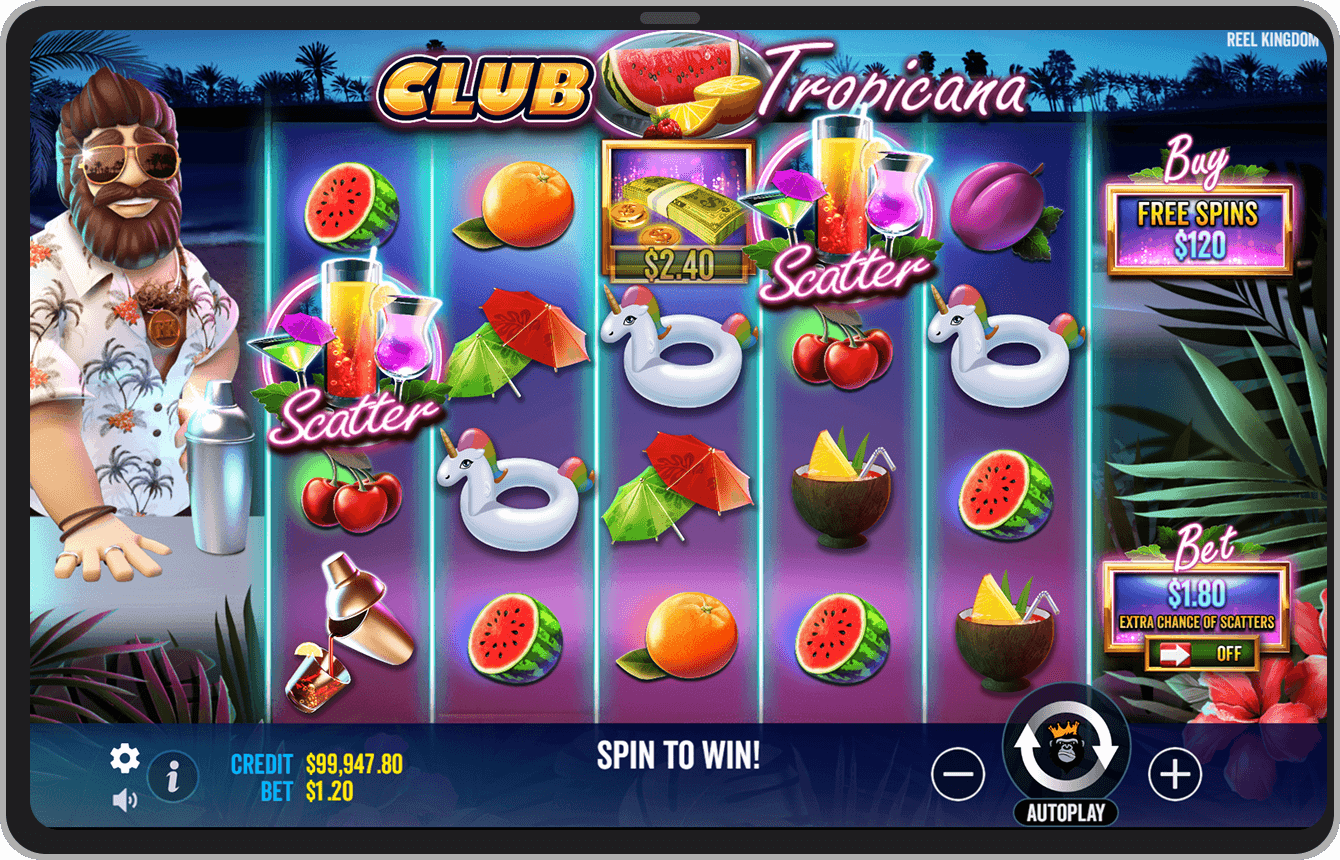Click the SPIN TO WIN! message
1340x860 pixels.
coord(679,757)
